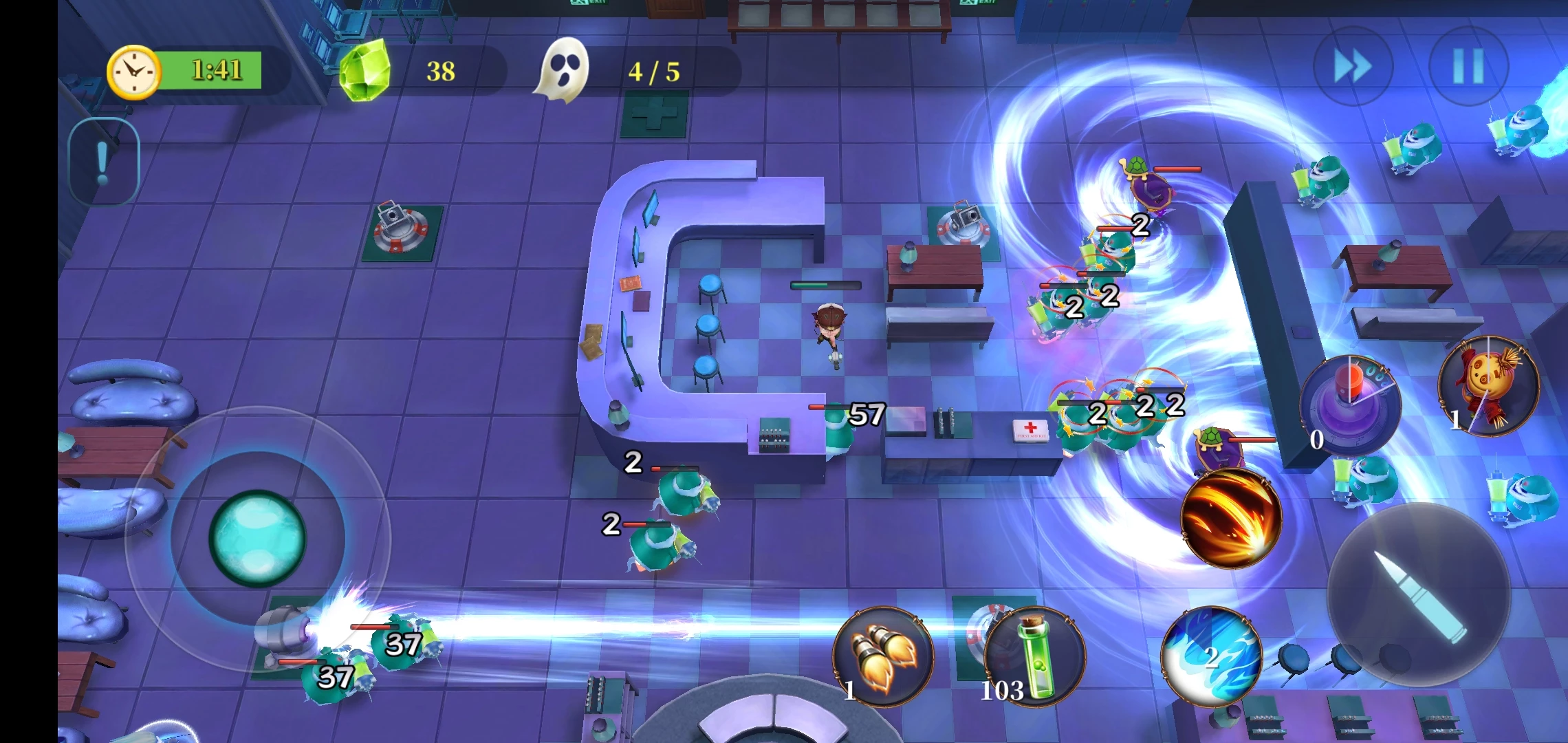Drink the green potion item
The width and height of the screenshot is (1568, 743).
coord(1036,656)
